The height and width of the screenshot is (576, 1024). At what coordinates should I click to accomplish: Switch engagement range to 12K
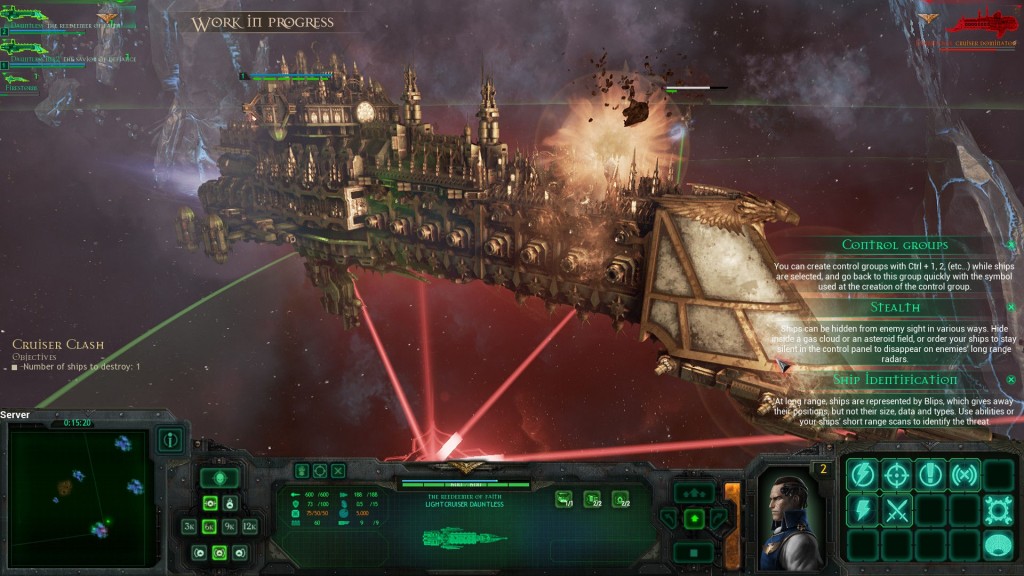coord(250,526)
